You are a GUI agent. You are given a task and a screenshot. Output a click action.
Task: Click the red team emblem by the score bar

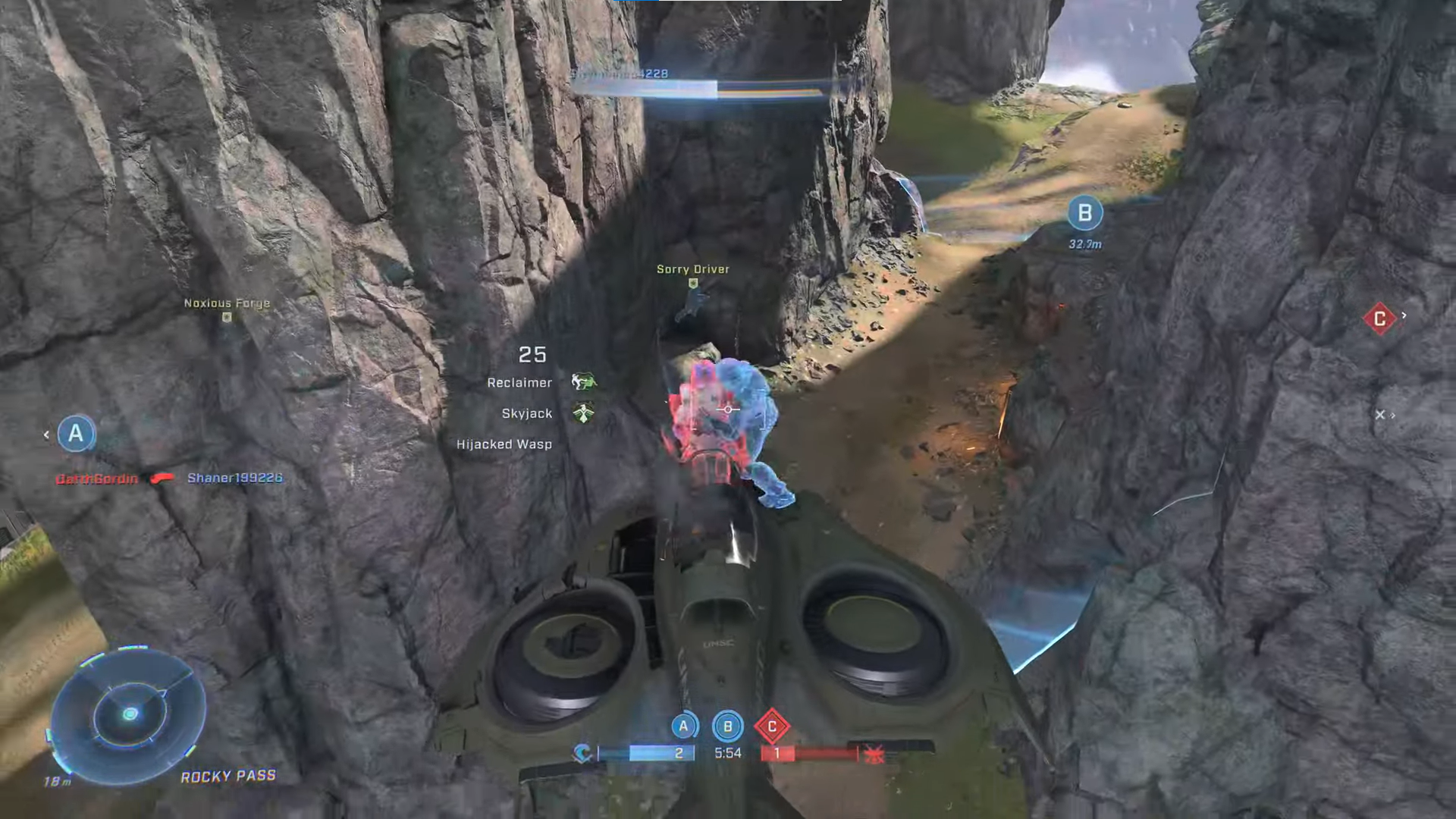[x=874, y=754]
